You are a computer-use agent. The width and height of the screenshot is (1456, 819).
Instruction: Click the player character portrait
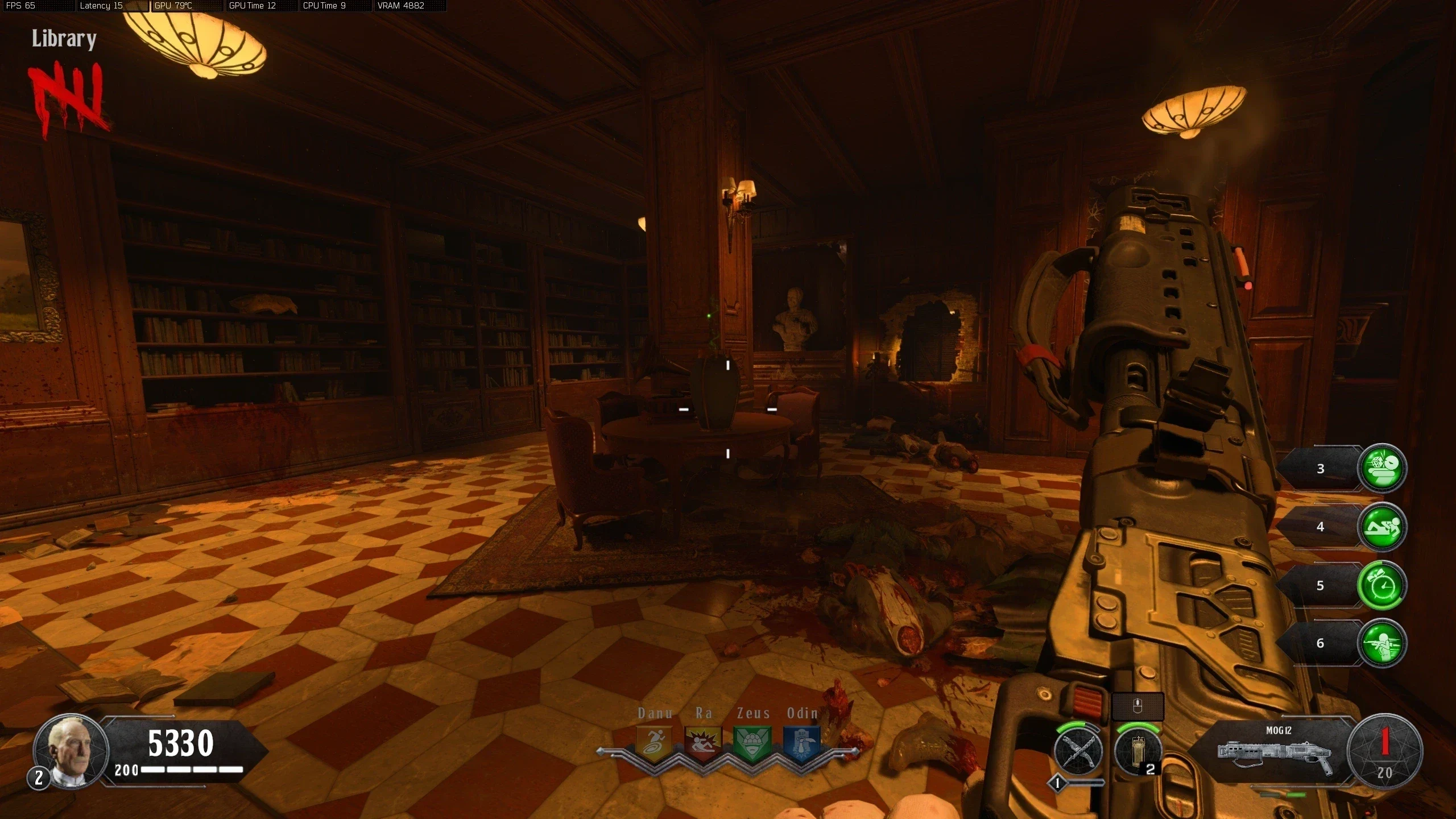click(x=71, y=751)
